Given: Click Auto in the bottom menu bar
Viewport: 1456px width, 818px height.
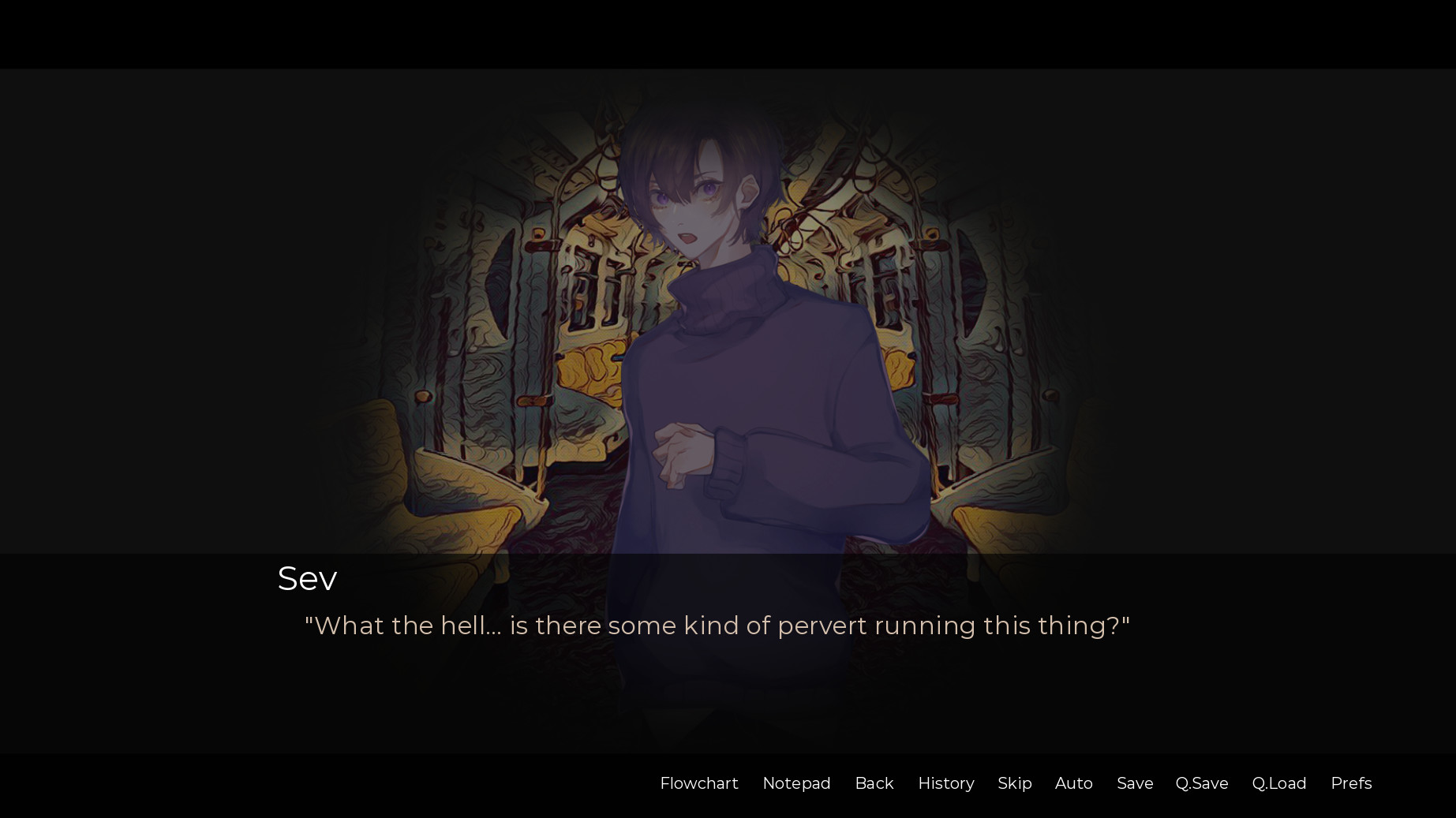Looking at the screenshot, I should [1073, 783].
